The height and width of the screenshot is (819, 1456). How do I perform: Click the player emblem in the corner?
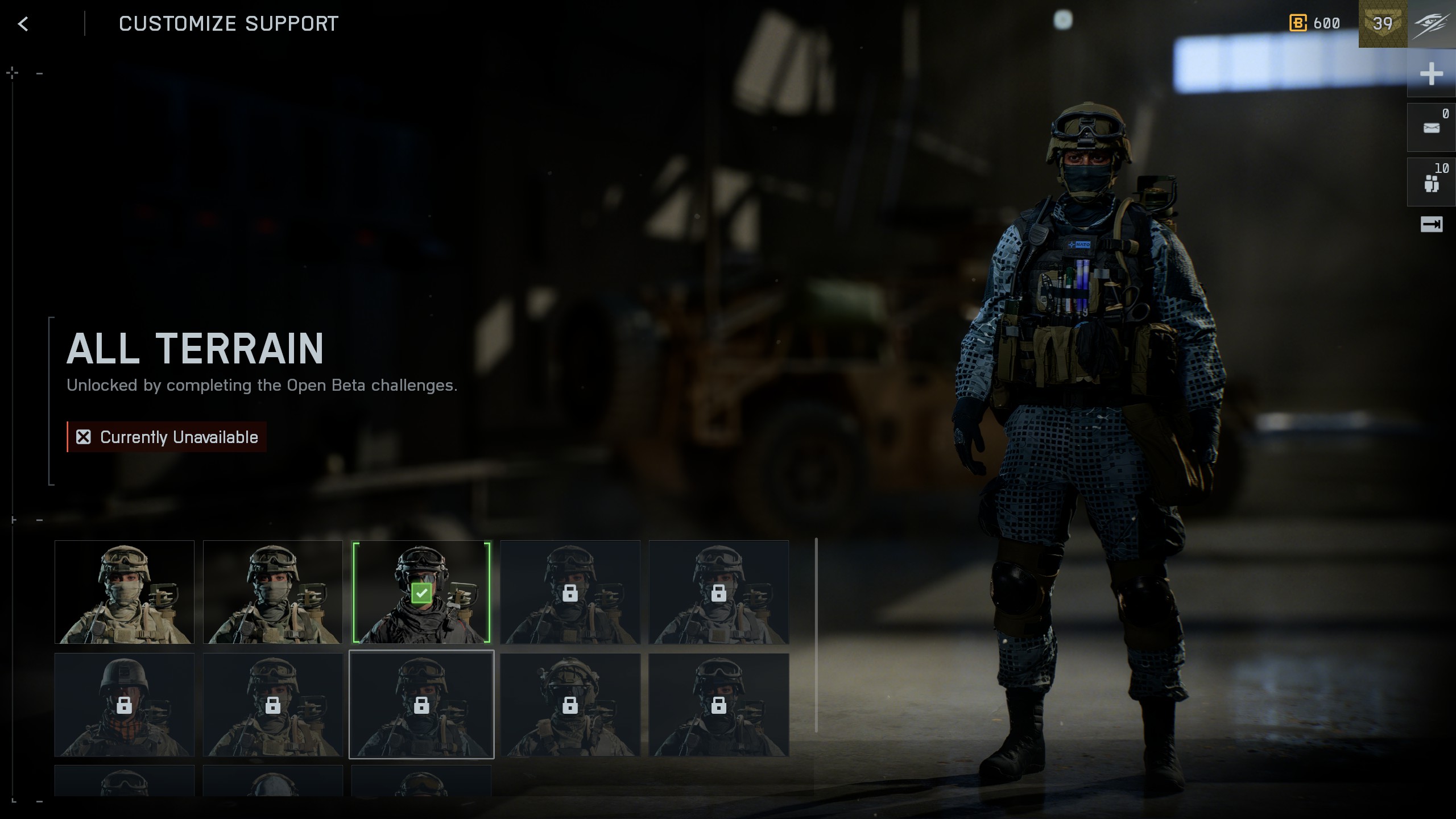(1432, 24)
